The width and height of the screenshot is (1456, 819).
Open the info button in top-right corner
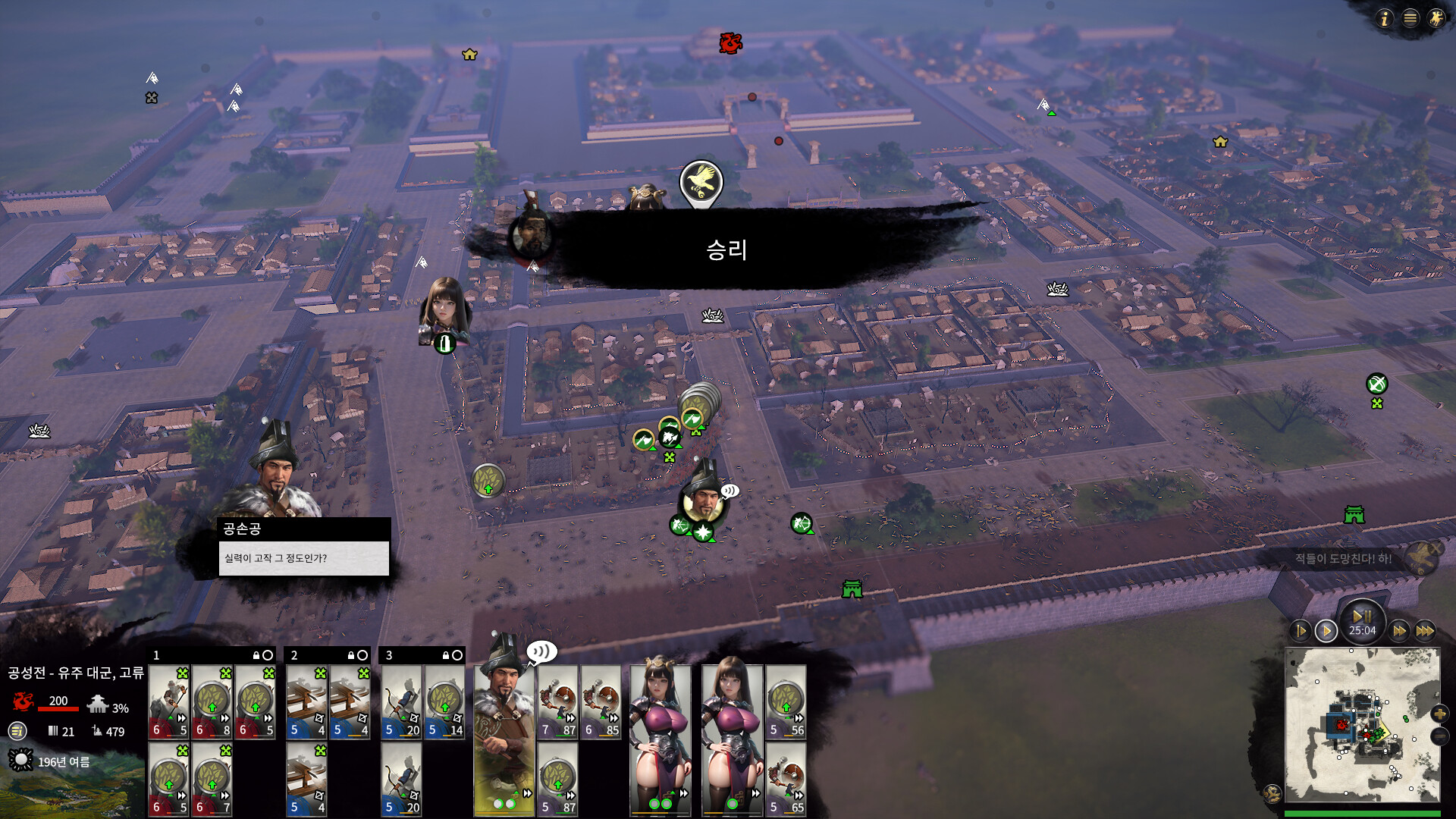tap(1385, 18)
